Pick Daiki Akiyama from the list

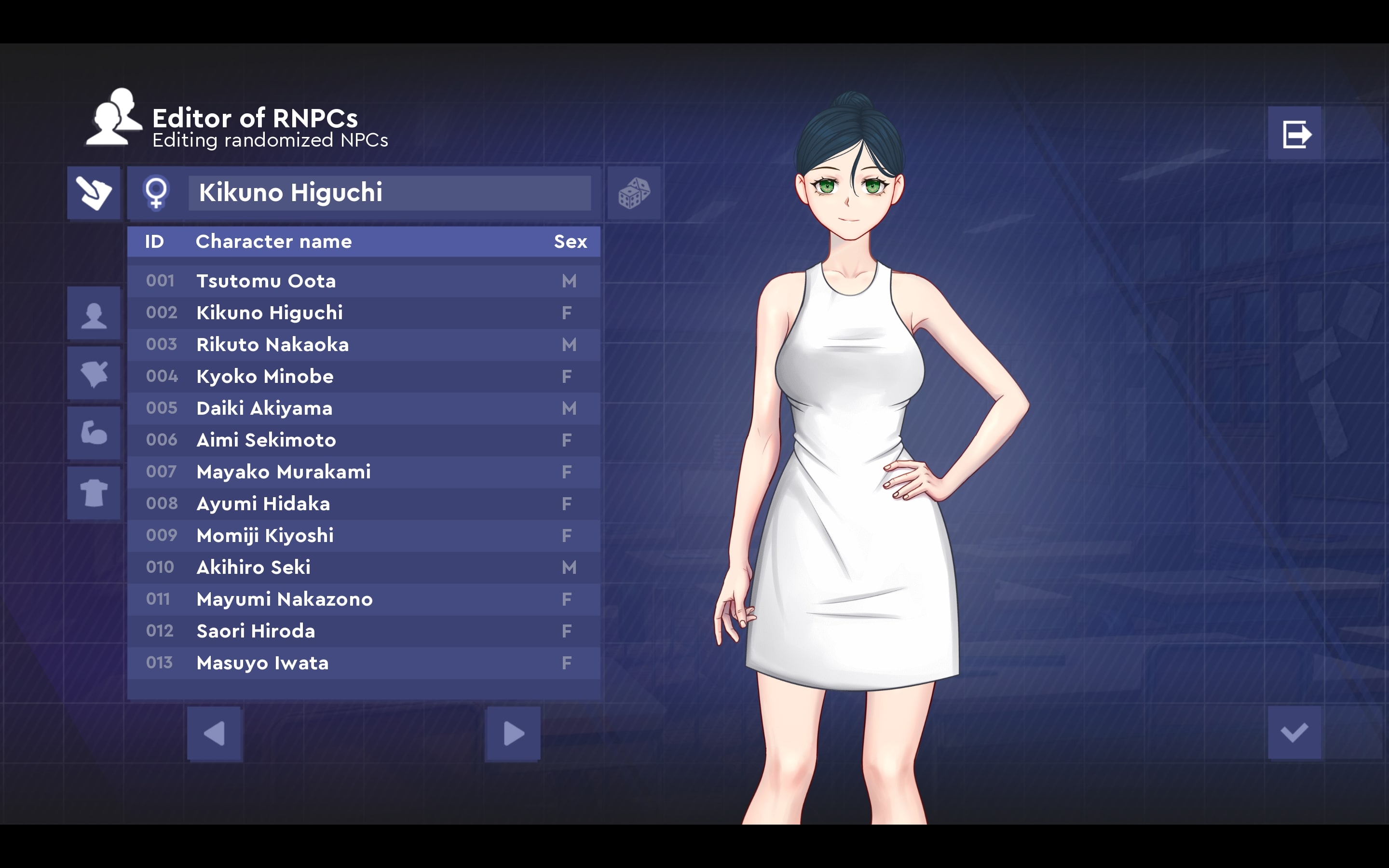click(x=363, y=408)
